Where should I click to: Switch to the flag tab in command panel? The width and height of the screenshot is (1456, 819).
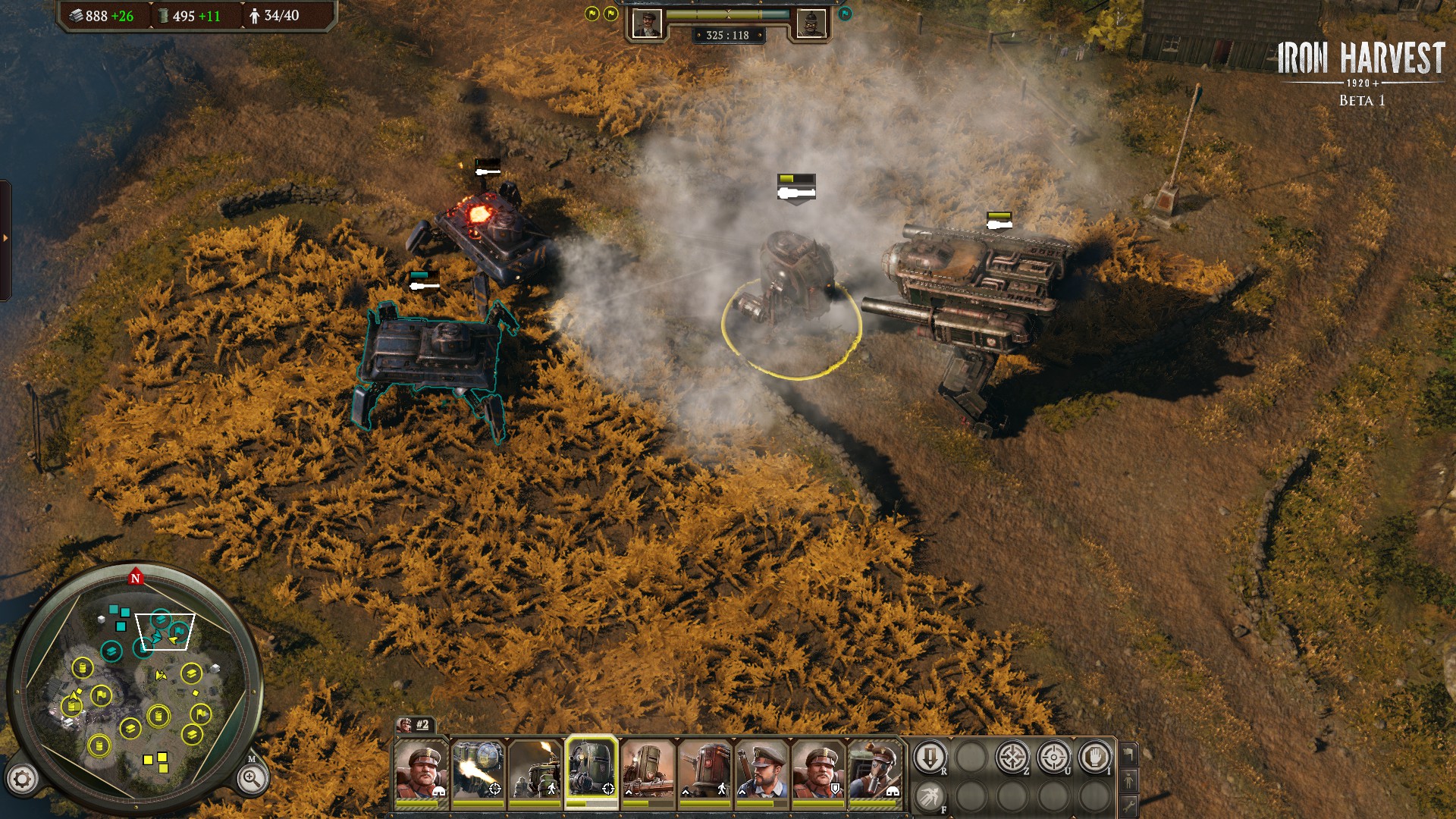coord(1129,753)
